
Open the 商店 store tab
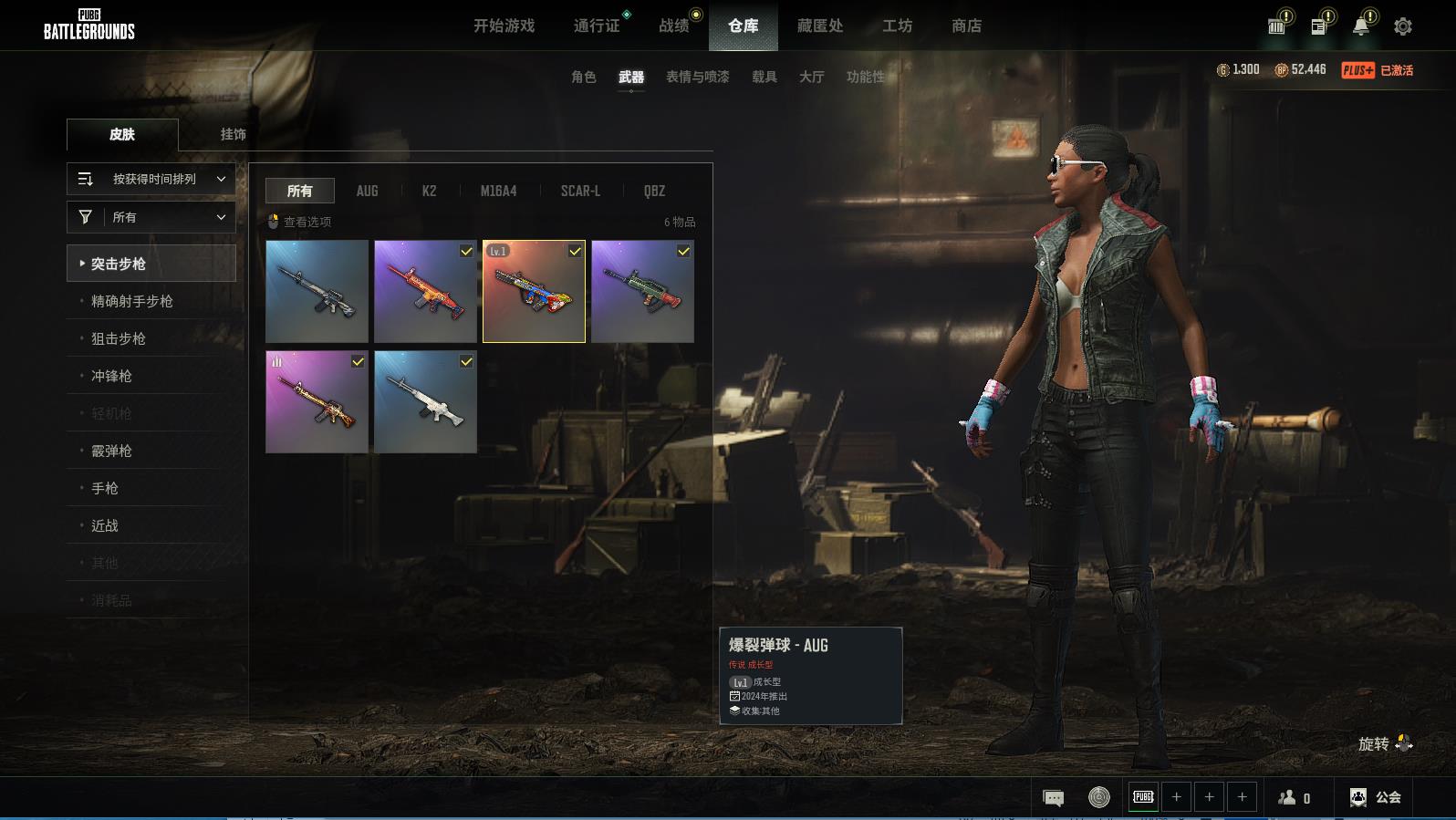pos(966,26)
